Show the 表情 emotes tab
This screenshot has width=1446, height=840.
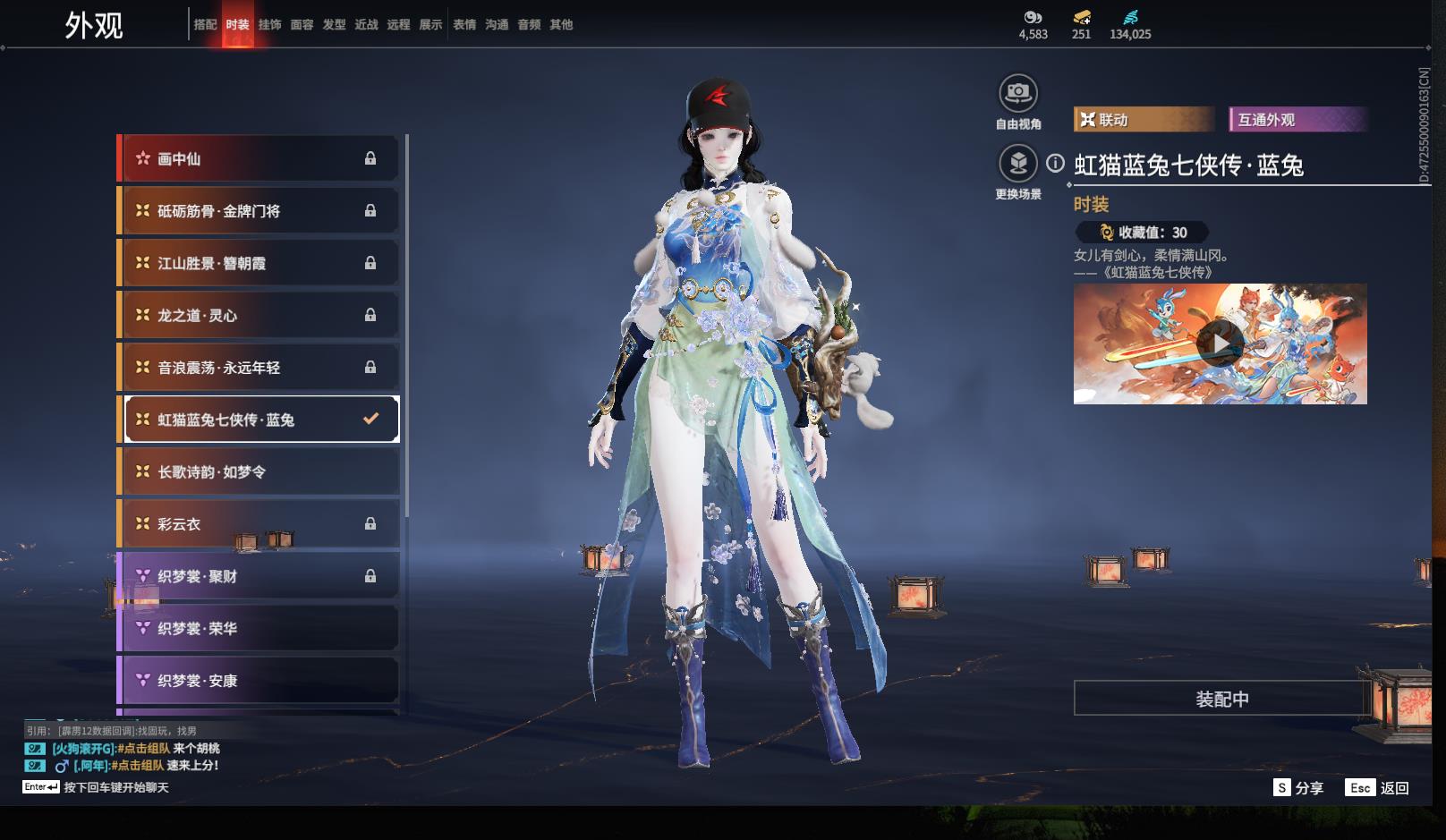(x=464, y=25)
